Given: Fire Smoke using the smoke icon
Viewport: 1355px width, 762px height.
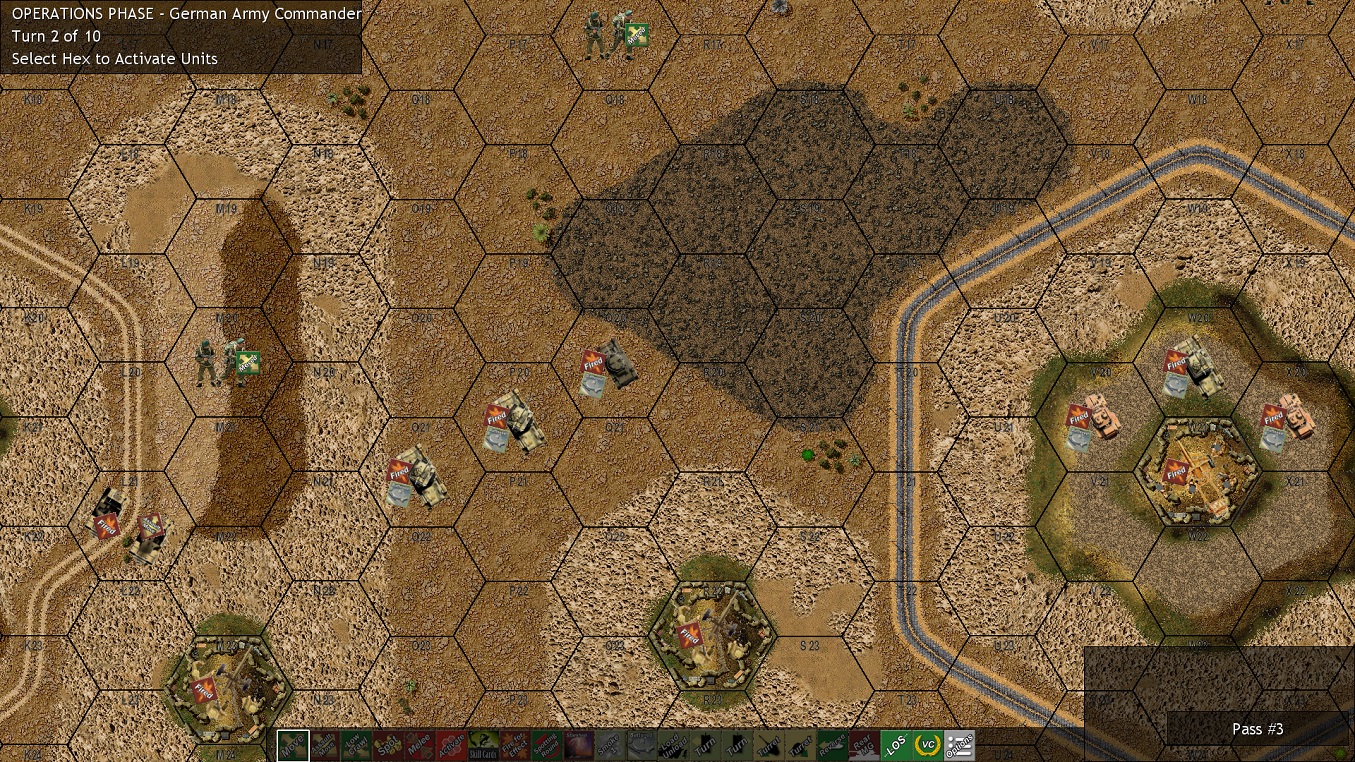Looking at the screenshot, I should pos(609,745).
